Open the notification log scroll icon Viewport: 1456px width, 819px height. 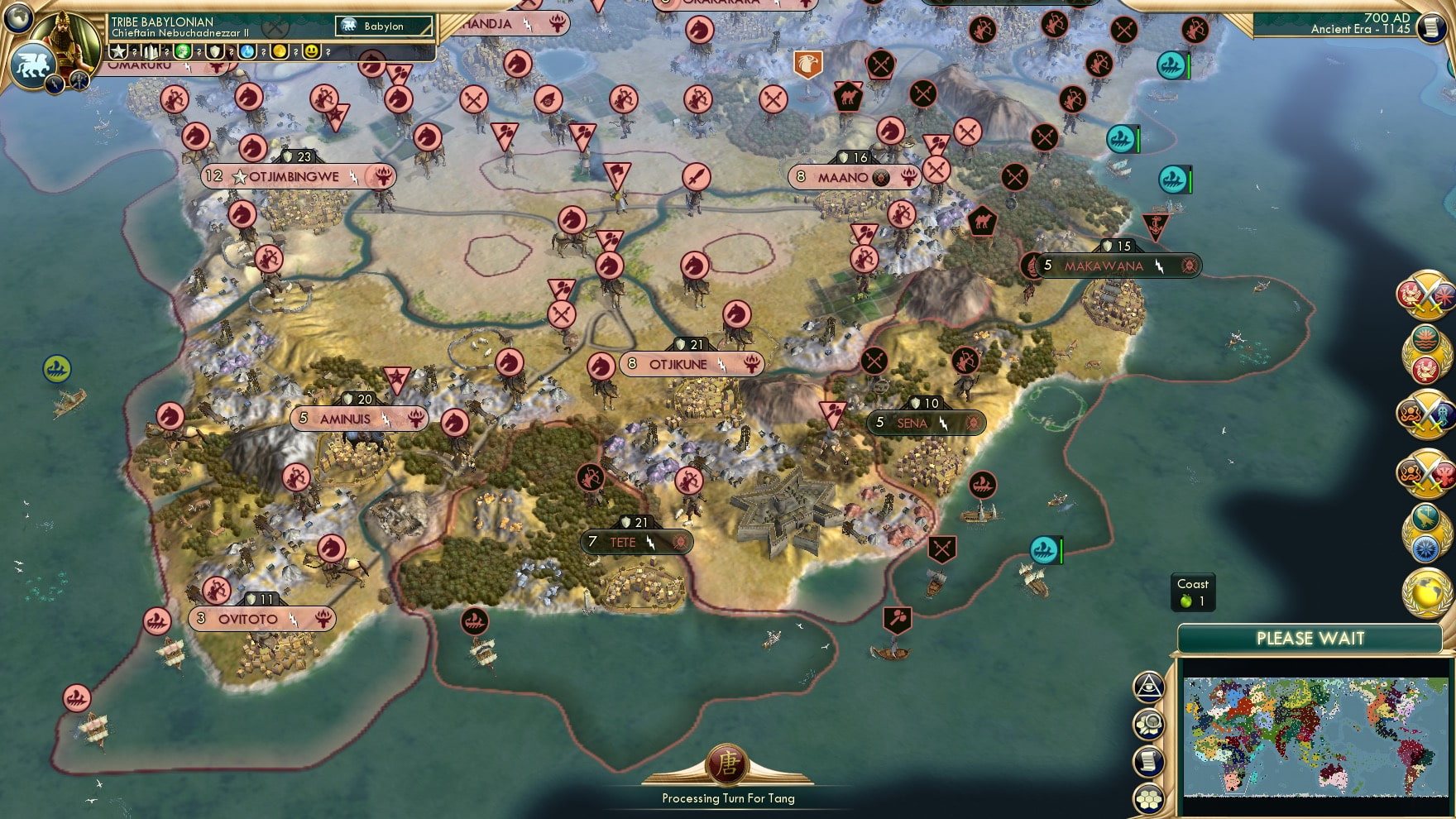point(1149,760)
